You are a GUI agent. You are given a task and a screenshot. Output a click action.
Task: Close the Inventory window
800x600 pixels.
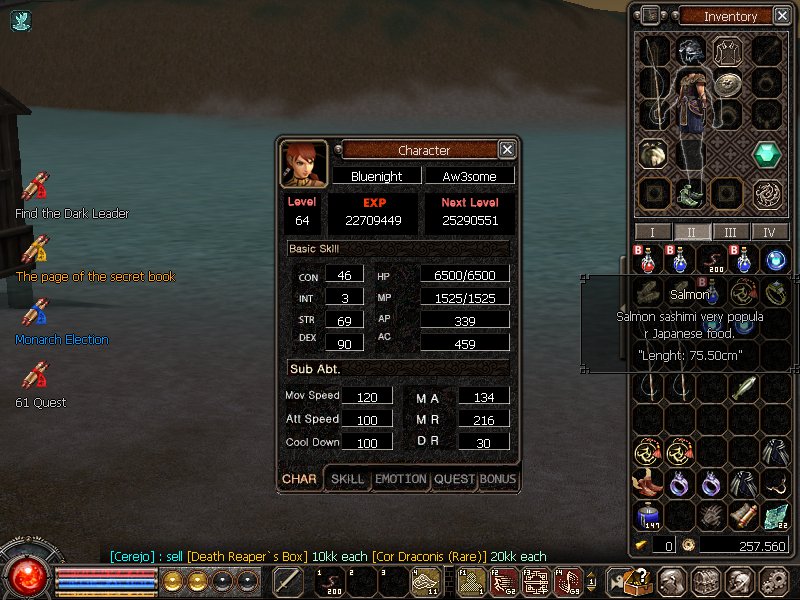tap(780, 16)
